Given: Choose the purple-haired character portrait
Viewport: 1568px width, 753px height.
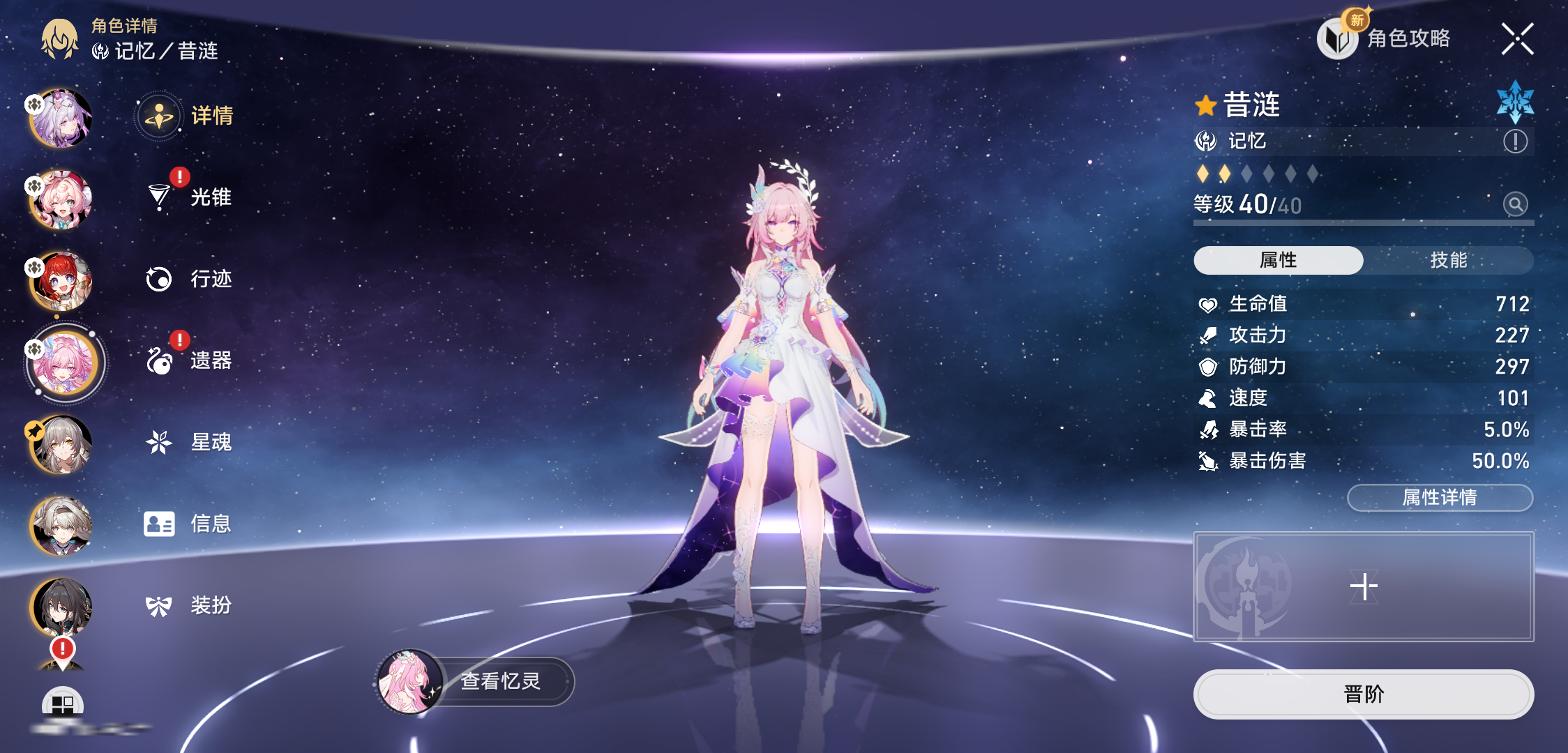Looking at the screenshot, I should (x=61, y=119).
